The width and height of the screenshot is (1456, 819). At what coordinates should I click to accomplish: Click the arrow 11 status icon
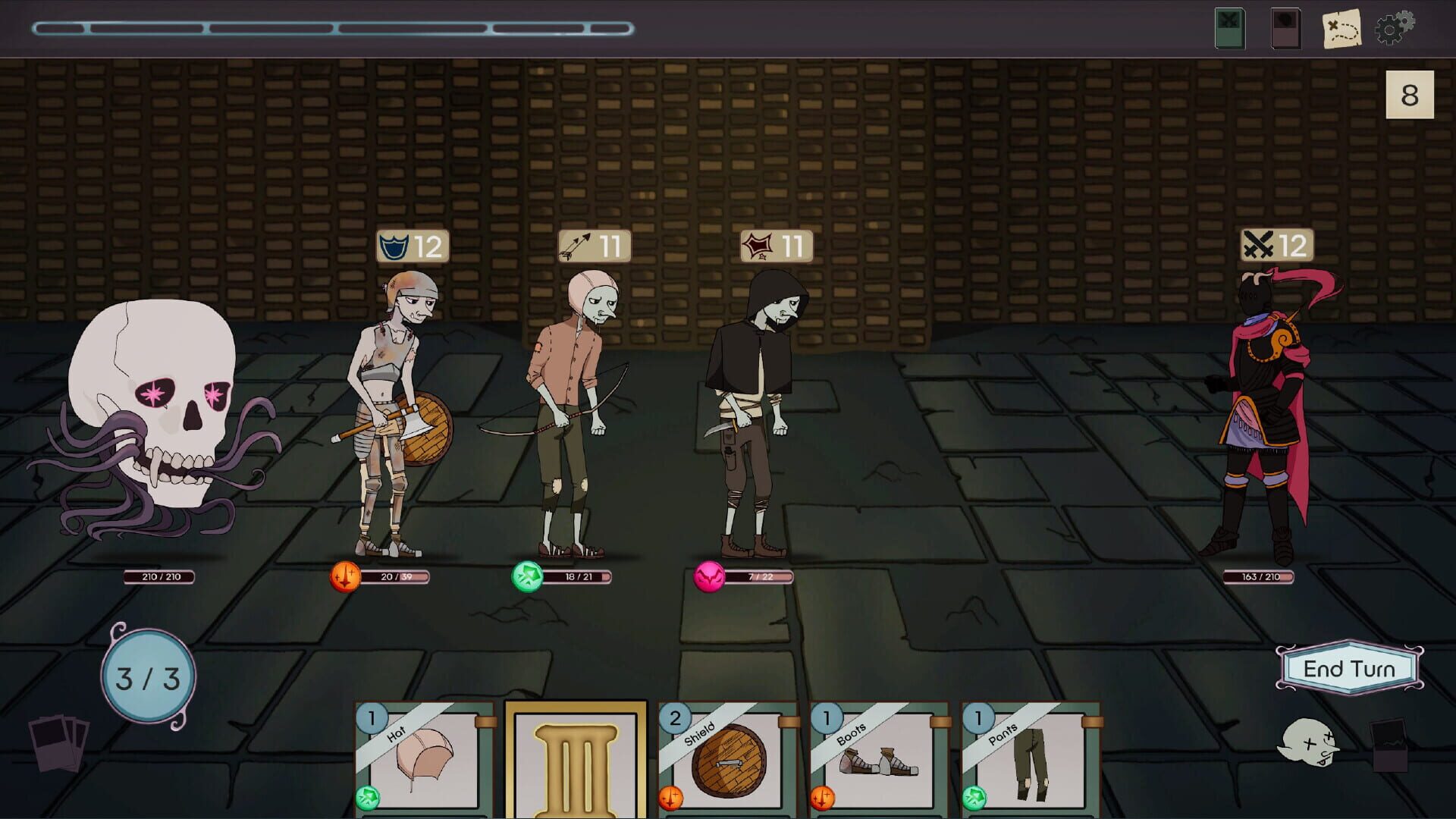pos(593,244)
